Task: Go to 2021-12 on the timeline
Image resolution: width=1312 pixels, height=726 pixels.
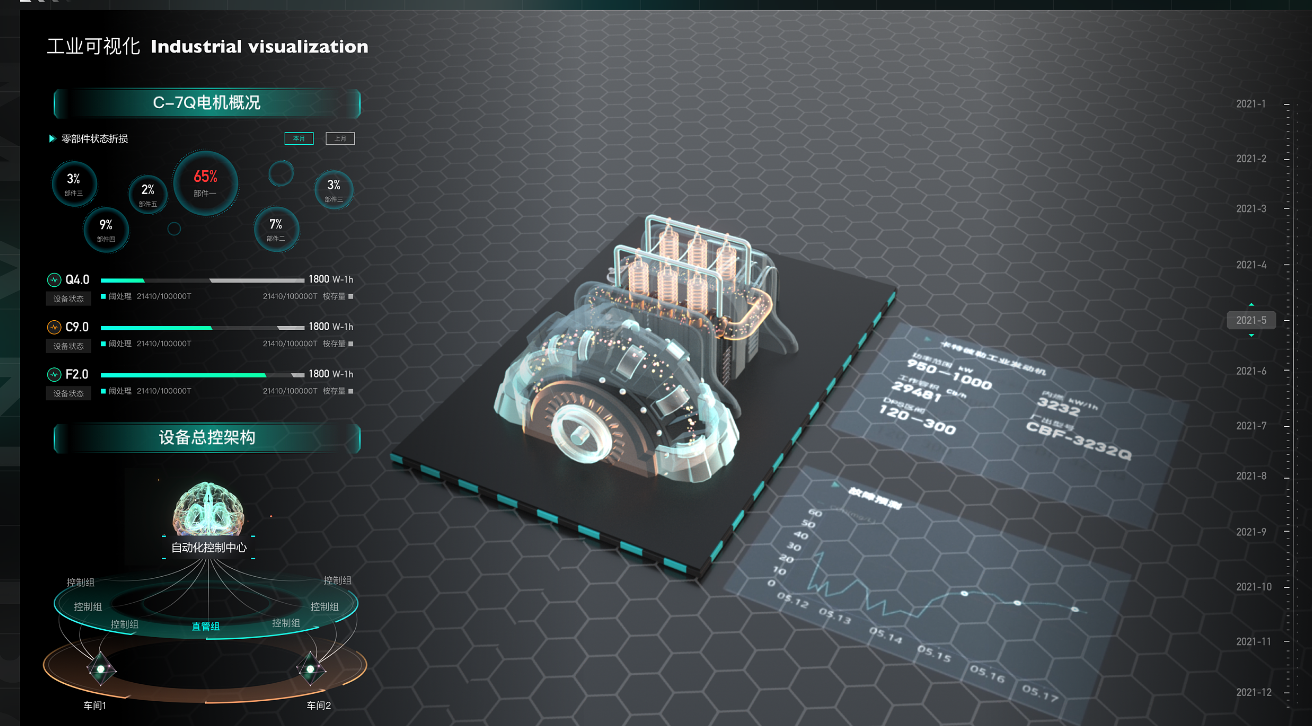Action: (1251, 692)
